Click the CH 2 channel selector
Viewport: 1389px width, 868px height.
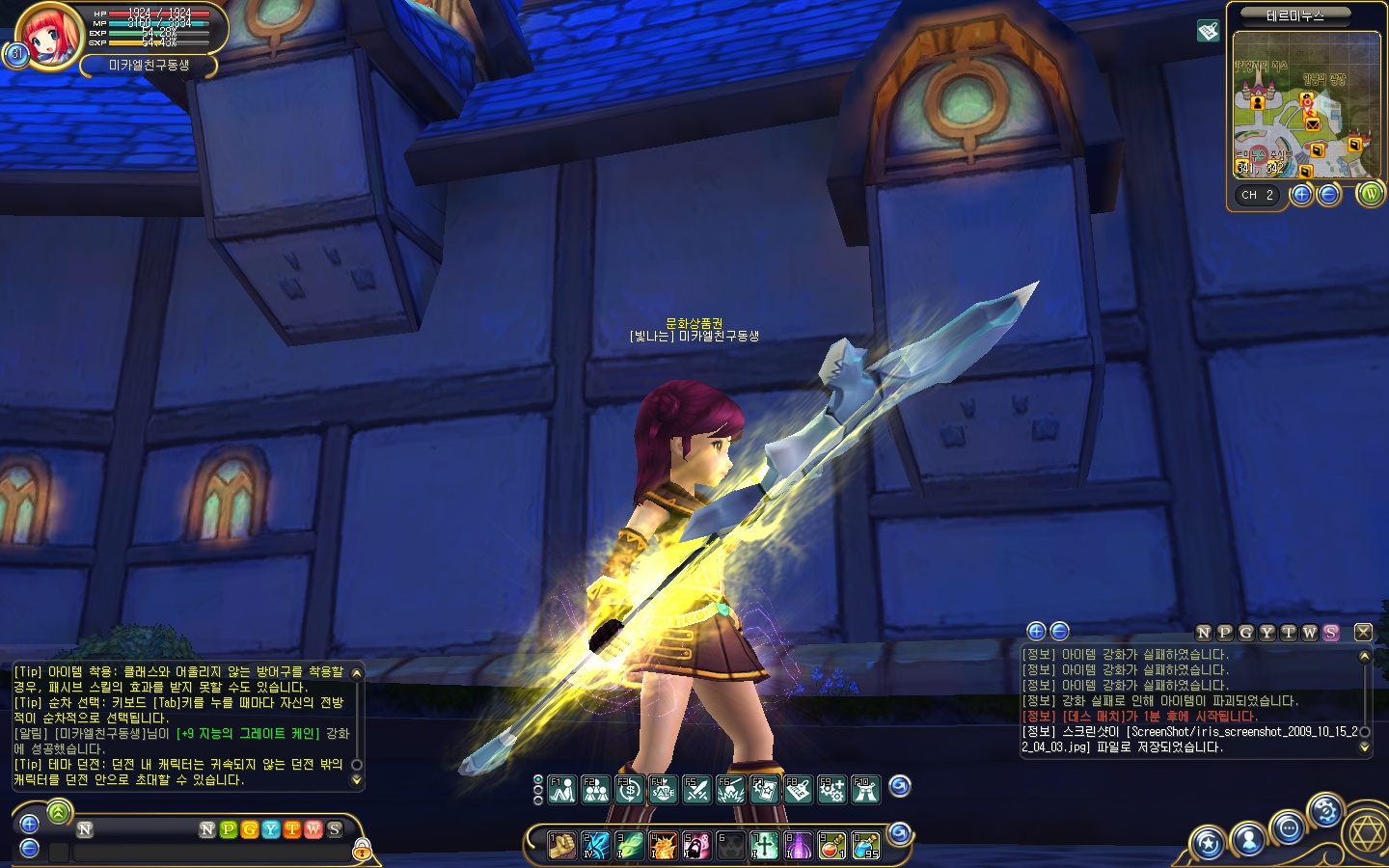[x=1258, y=195]
